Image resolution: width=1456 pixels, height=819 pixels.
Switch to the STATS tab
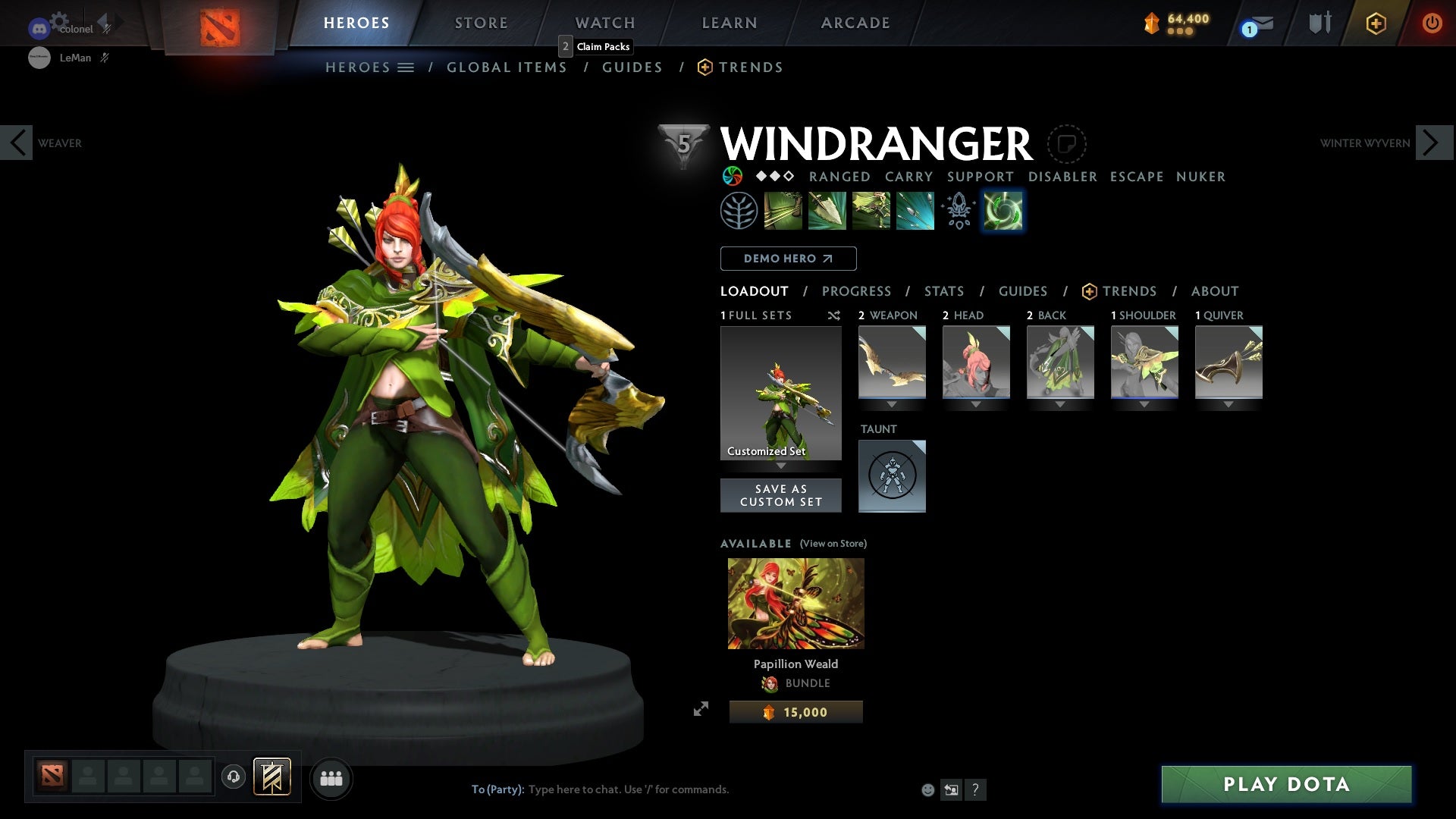[943, 291]
